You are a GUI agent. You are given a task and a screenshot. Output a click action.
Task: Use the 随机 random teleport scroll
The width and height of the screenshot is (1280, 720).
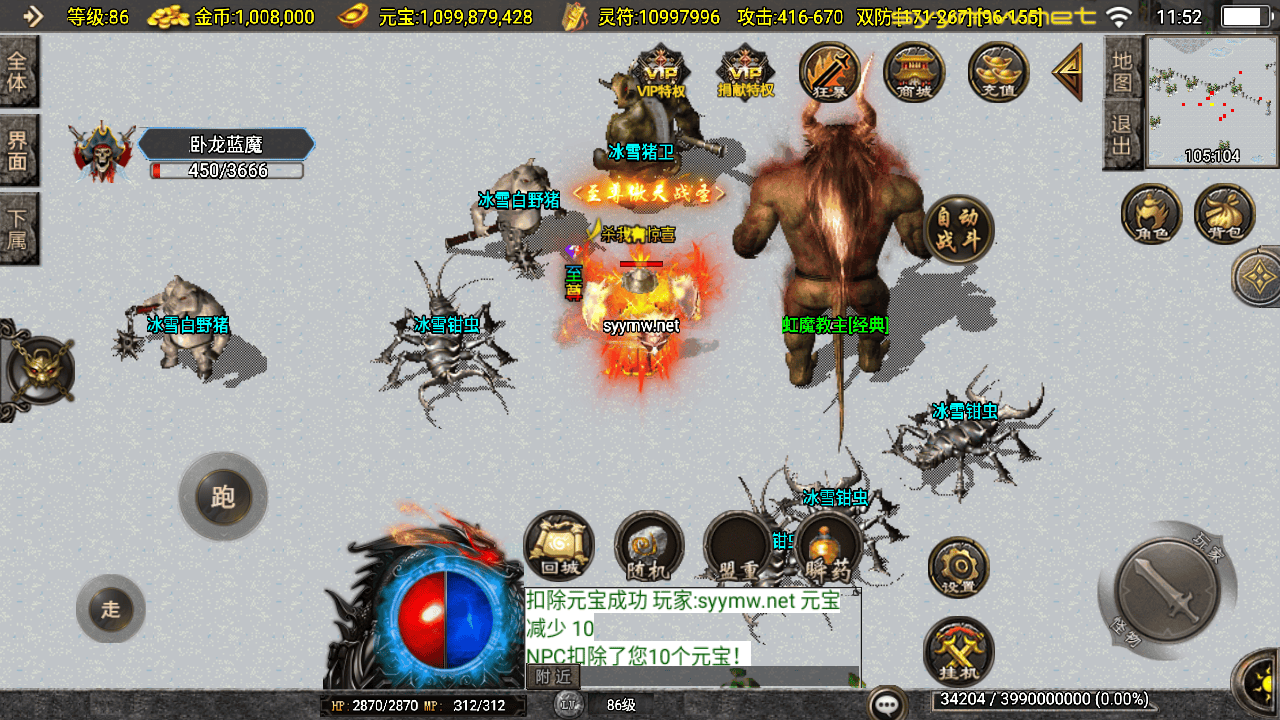tap(649, 546)
